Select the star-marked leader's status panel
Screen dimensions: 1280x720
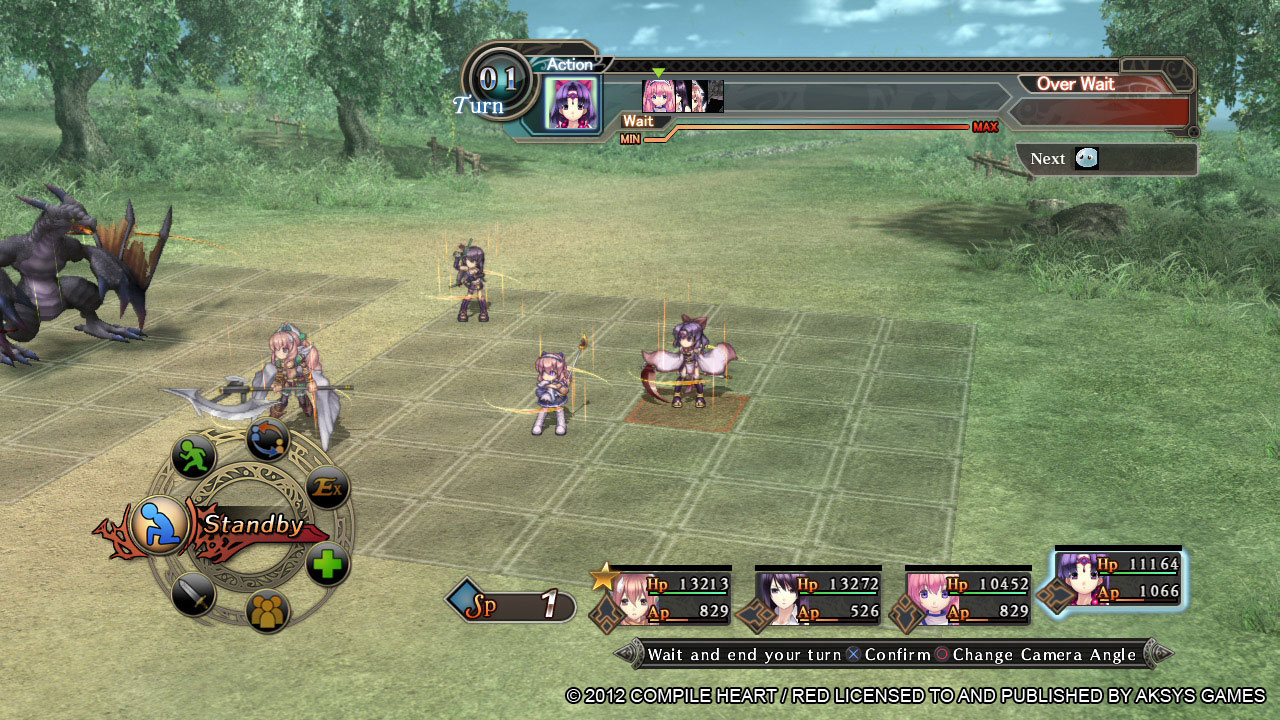[660, 597]
